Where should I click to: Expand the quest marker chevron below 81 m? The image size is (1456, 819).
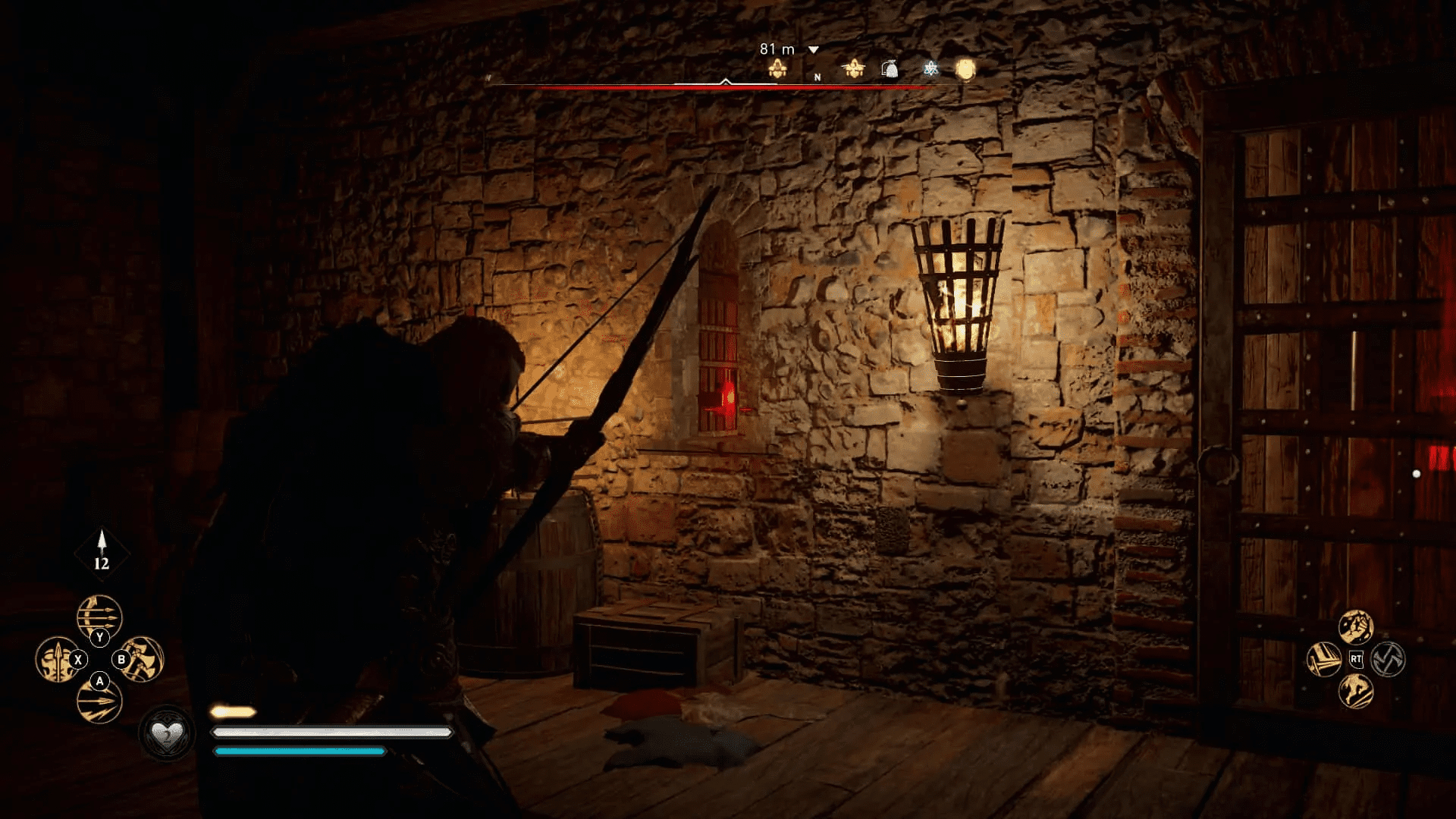[812, 50]
